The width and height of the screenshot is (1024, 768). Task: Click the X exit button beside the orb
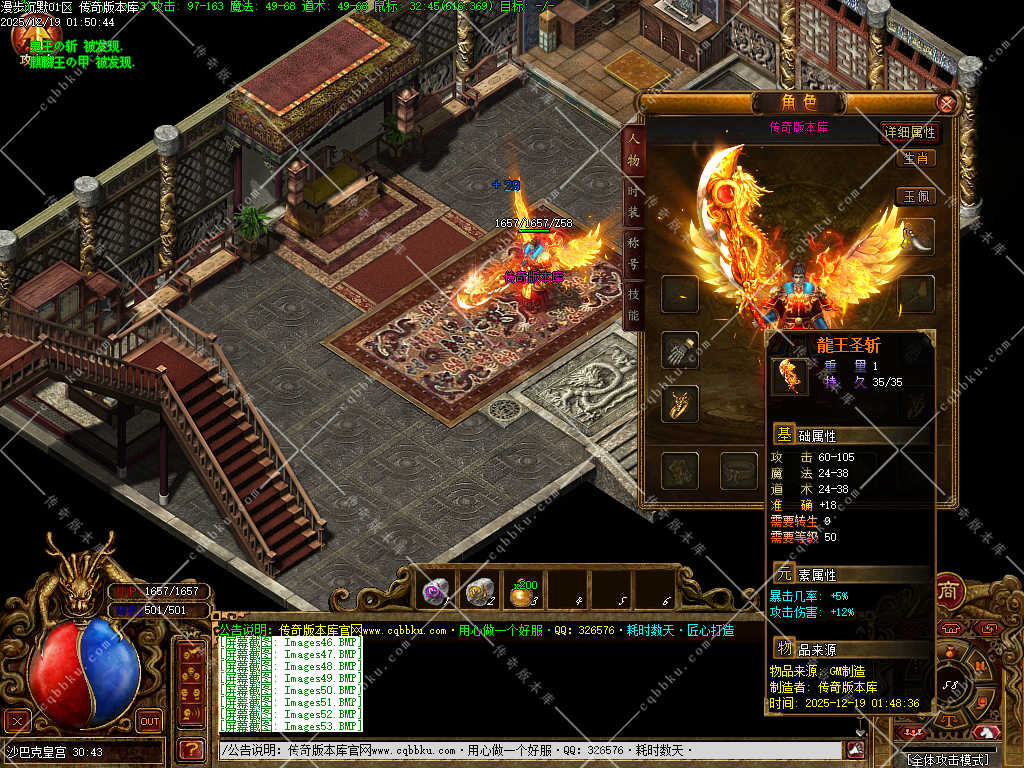click(17, 720)
